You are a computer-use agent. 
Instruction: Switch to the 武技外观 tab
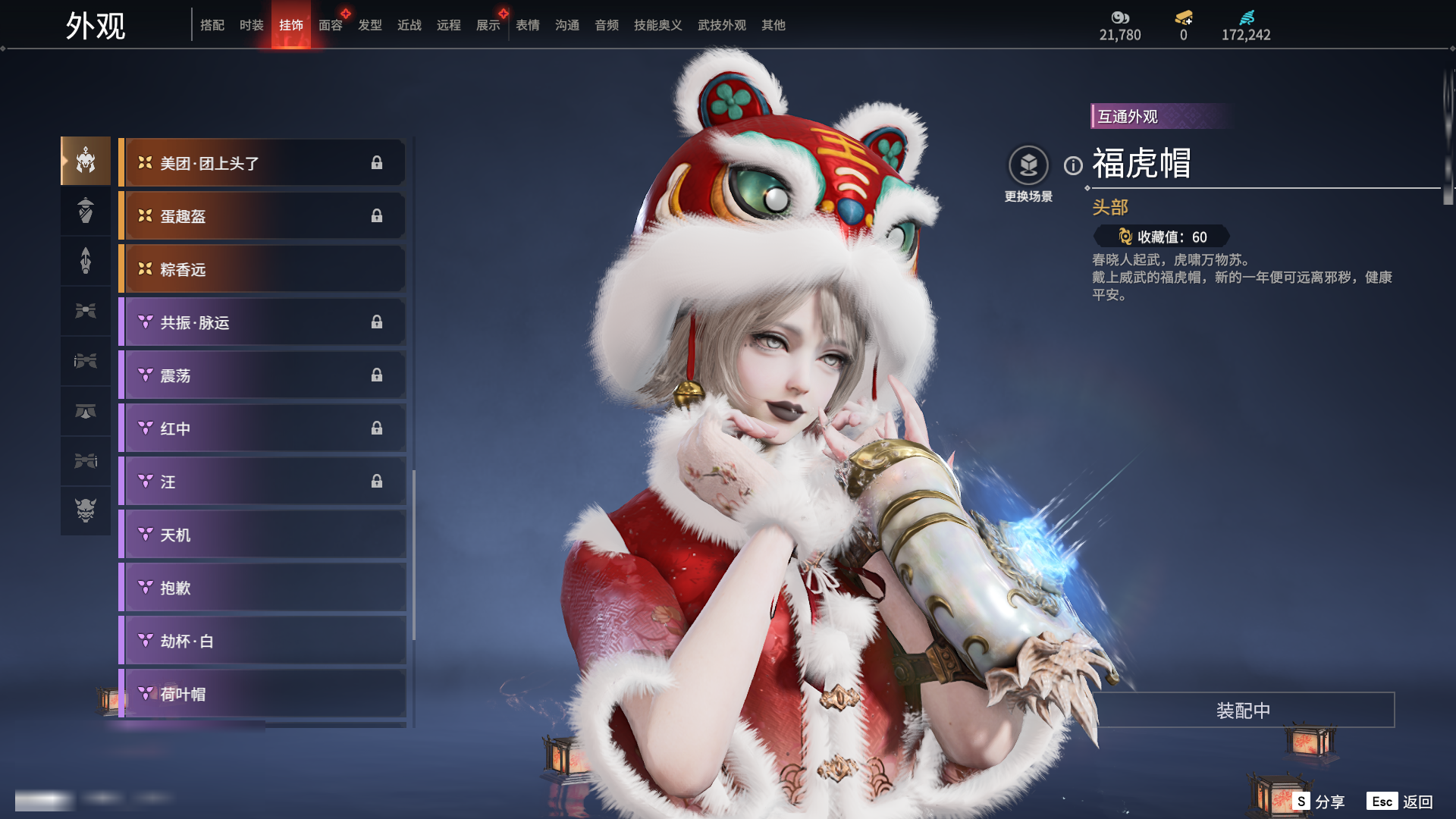(721, 25)
